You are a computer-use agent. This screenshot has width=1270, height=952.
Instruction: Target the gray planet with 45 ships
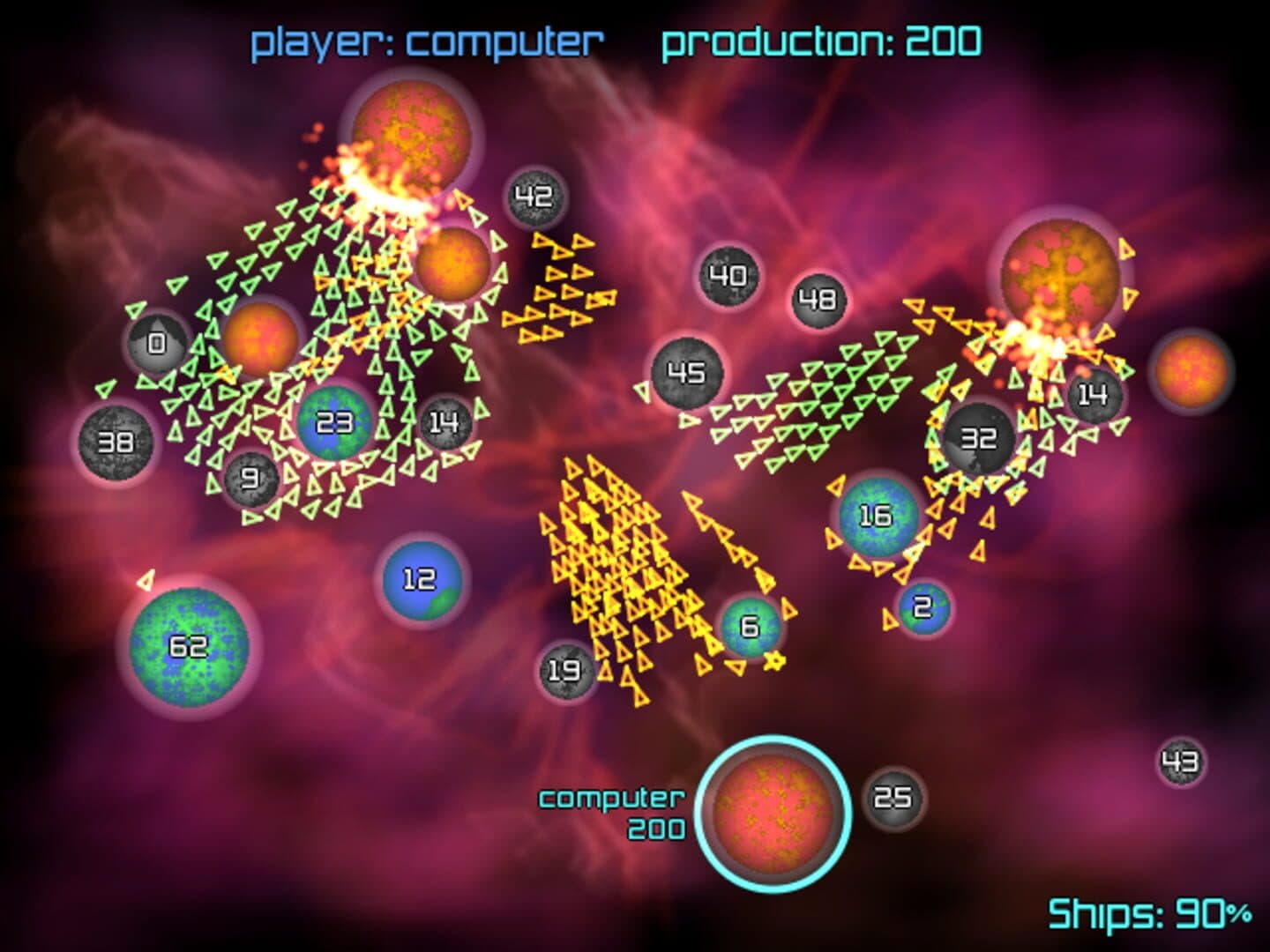point(687,373)
